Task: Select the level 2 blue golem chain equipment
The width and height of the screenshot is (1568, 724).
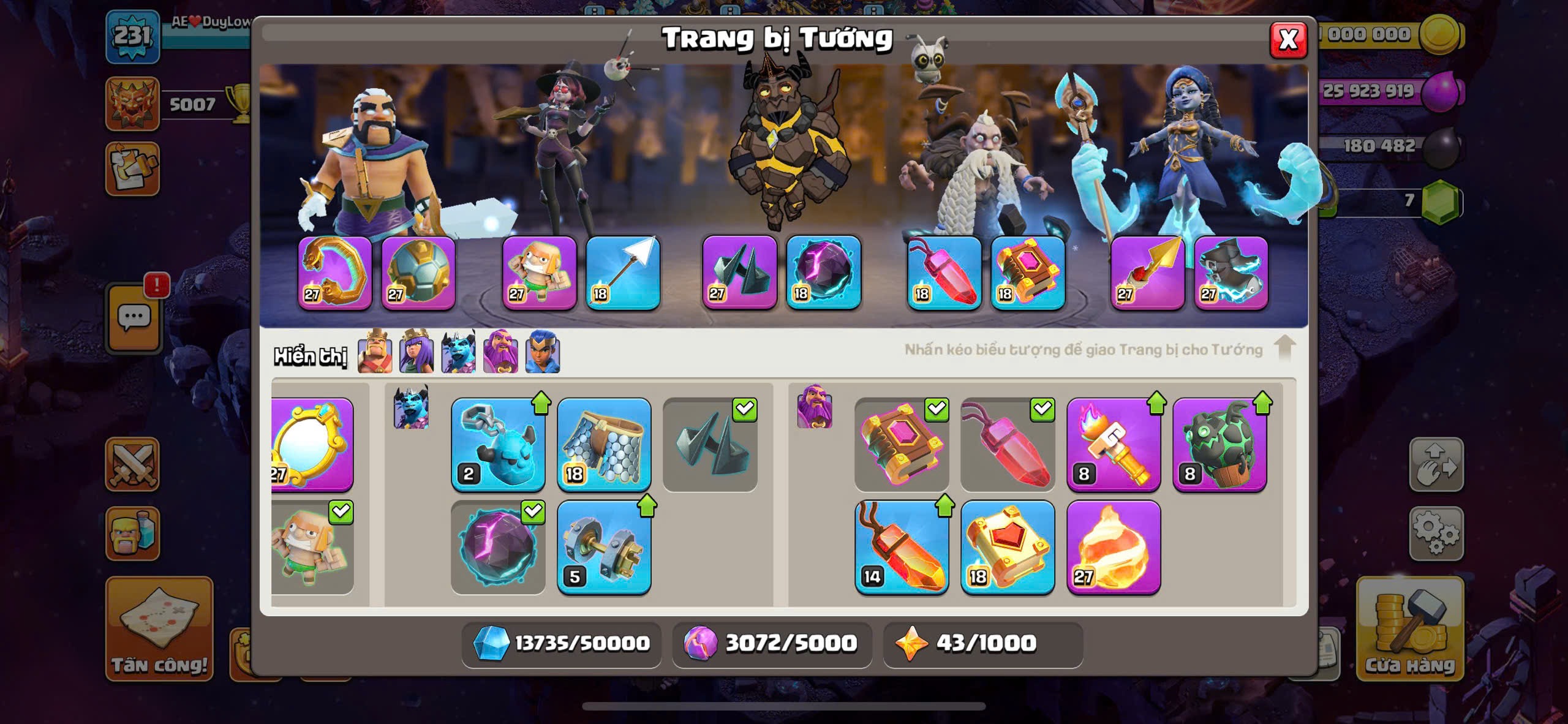Action: pos(498,445)
